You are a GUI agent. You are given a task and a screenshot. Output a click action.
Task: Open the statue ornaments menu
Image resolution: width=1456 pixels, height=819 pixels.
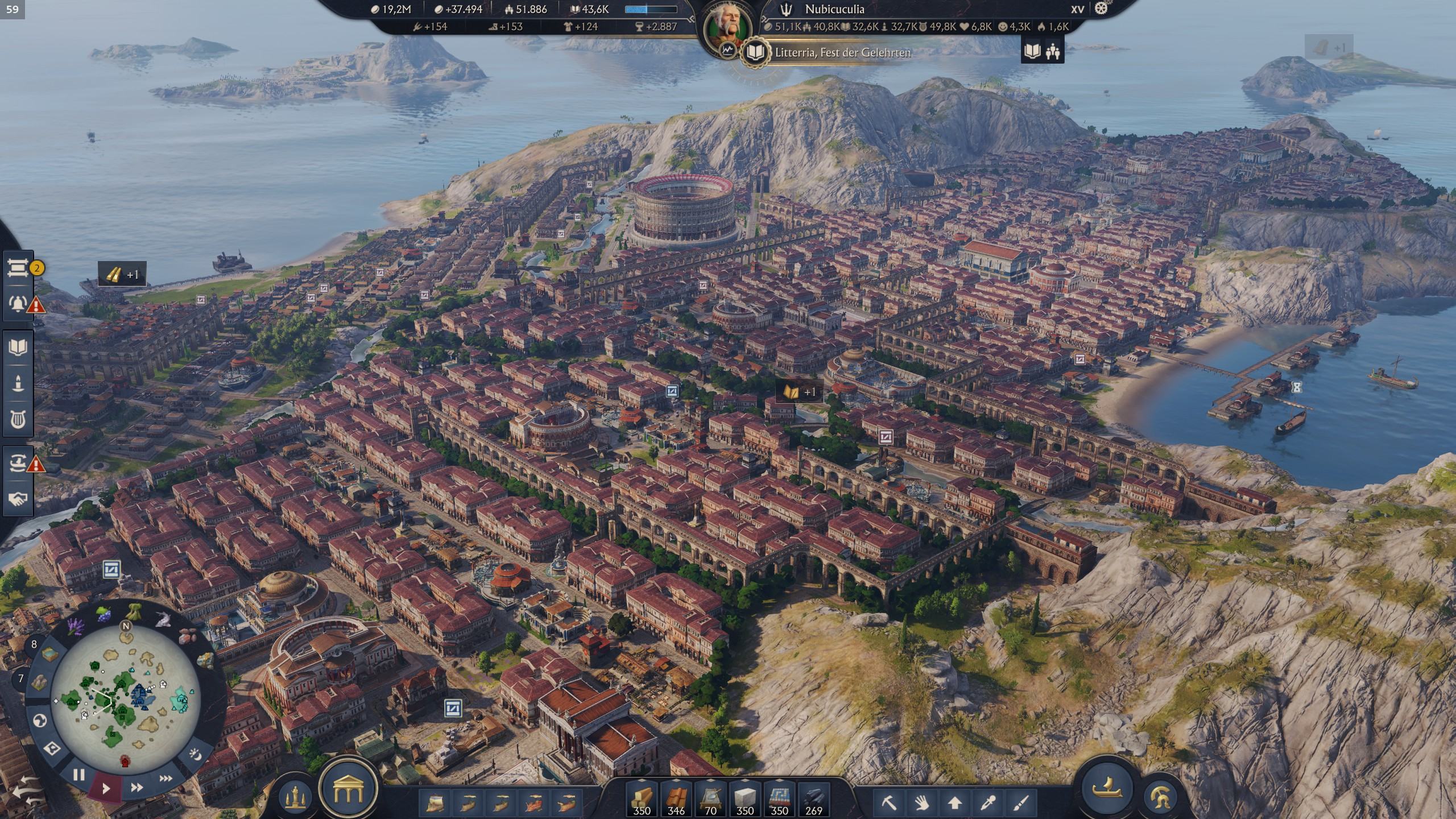click(x=296, y=793)
